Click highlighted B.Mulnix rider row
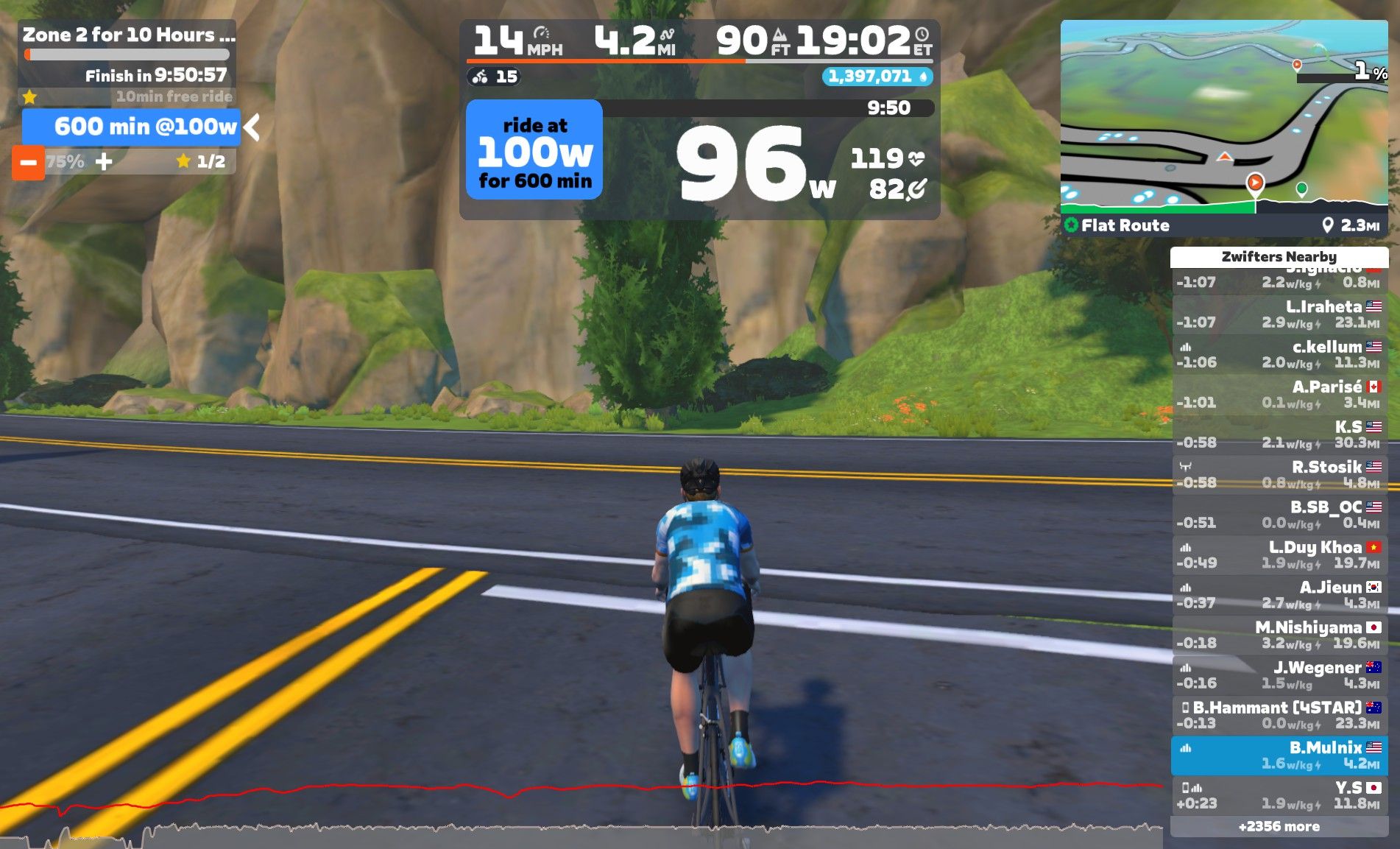 (x=1279, y=755)
